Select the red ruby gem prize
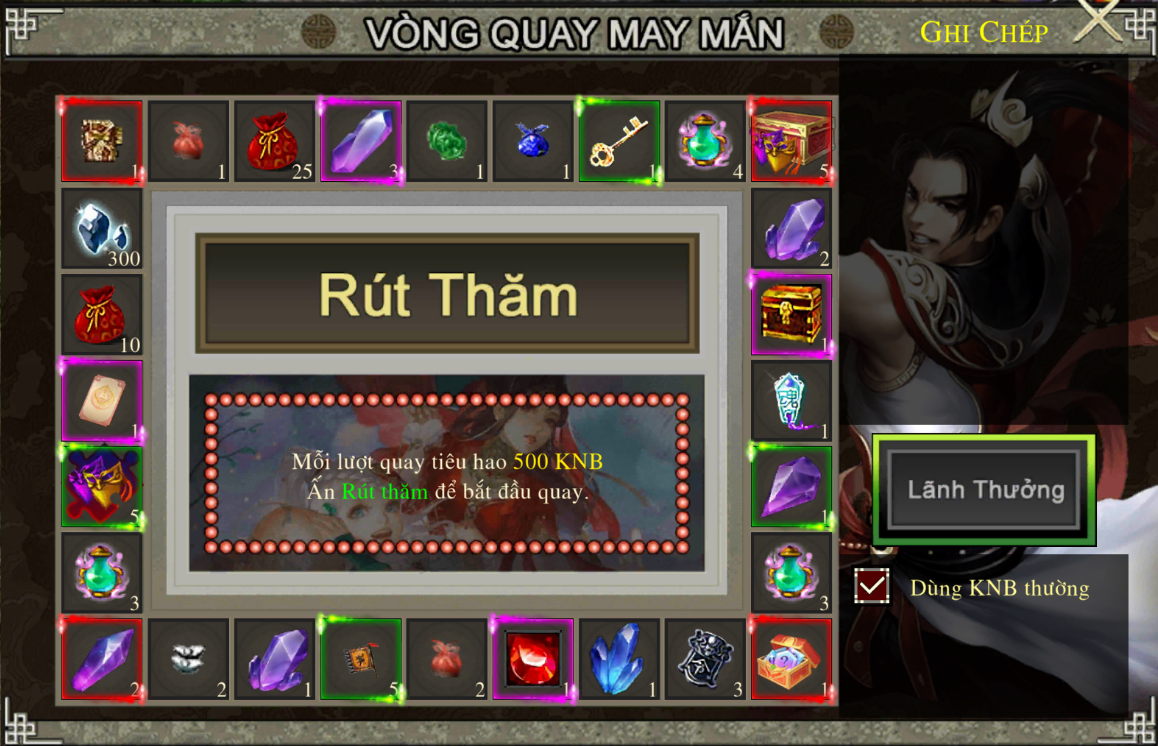This screenshot has width=1158, height=746. click(532, 659)
